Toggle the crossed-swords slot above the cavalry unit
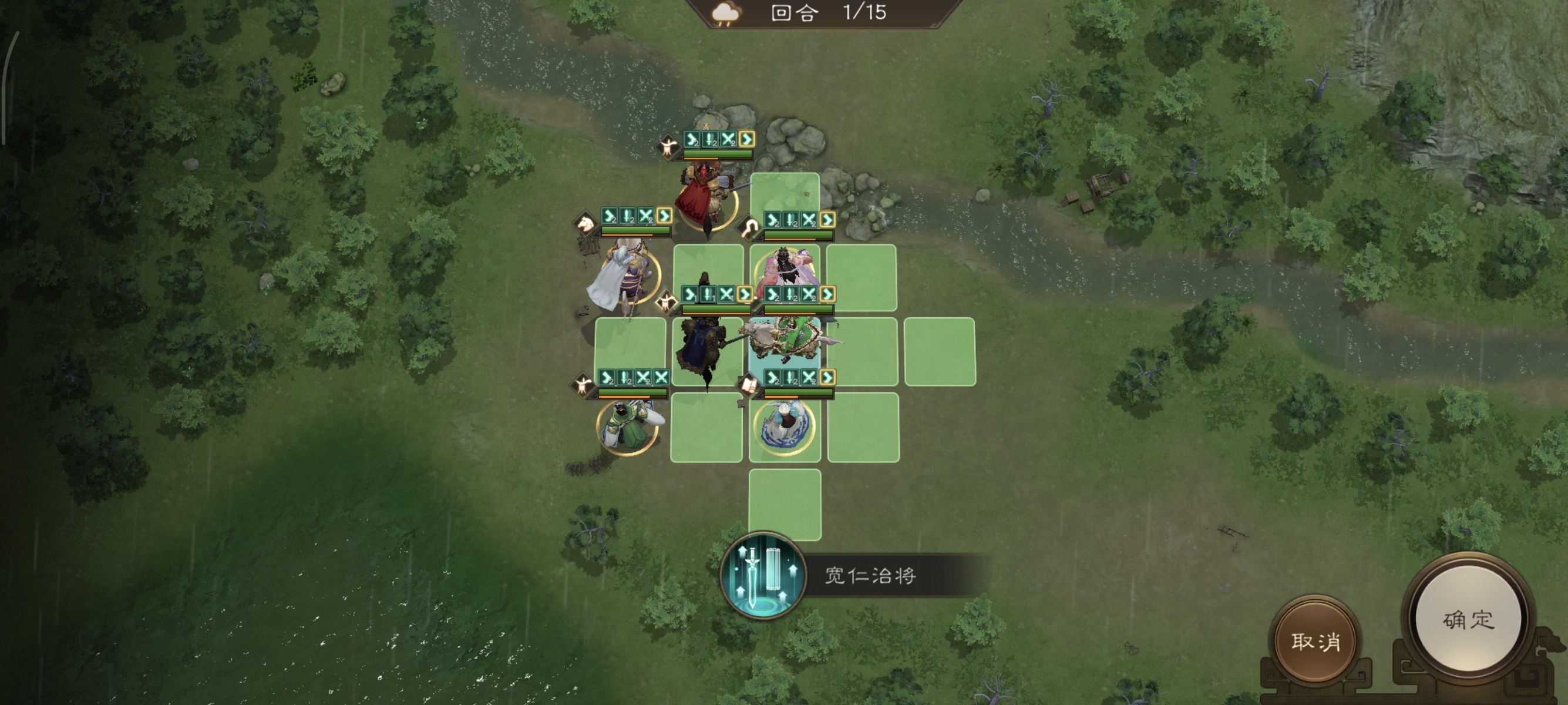1568x705 pixels. [645, 217]
